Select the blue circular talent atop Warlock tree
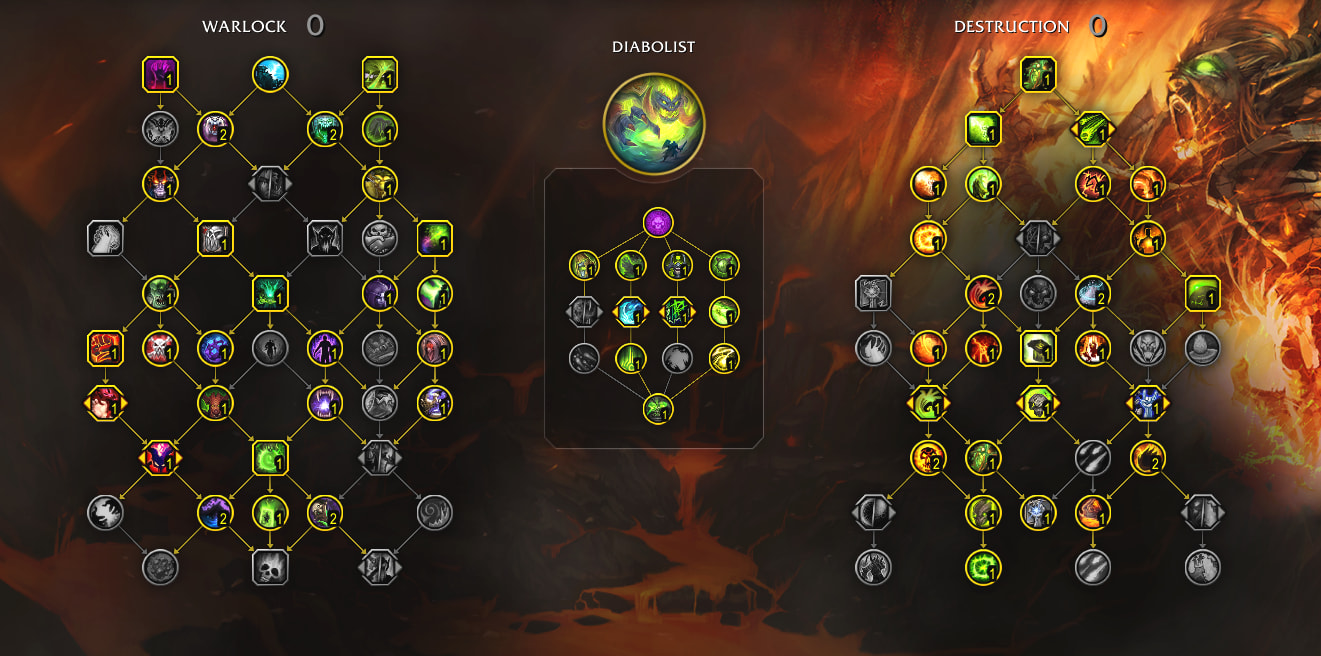The image size is (1321, 656). [270, 74]
